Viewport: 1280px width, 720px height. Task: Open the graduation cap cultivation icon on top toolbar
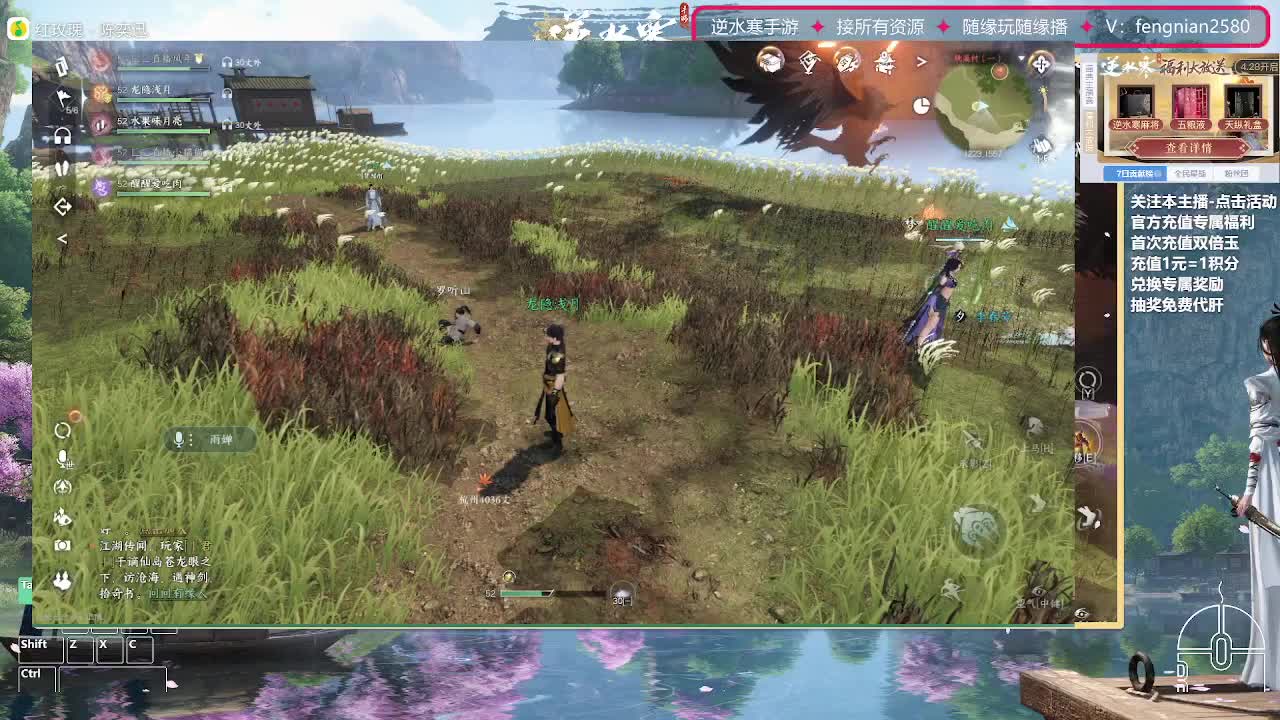(768, 63)
